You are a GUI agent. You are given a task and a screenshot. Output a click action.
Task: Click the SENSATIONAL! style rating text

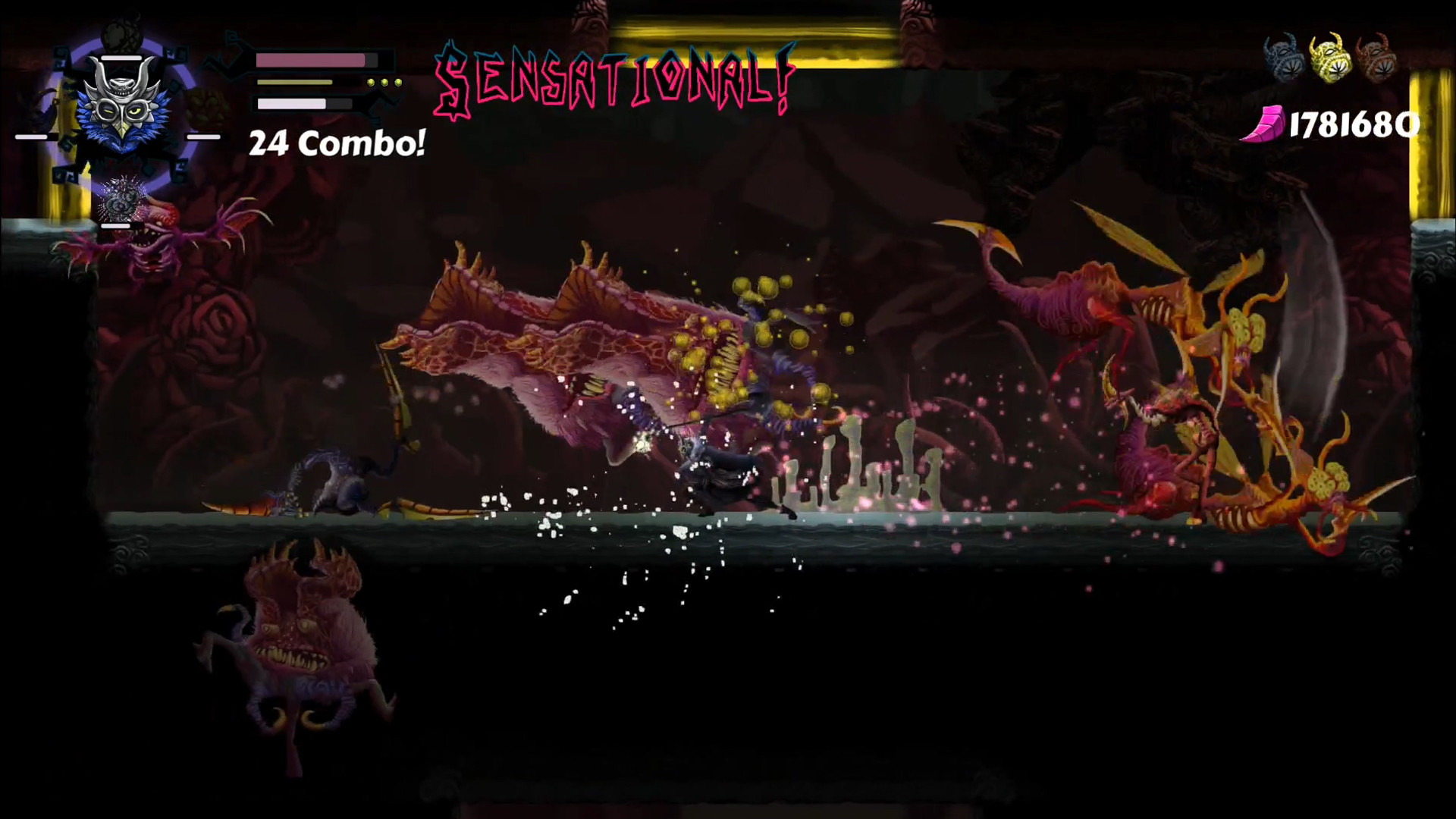click(614, 76)
